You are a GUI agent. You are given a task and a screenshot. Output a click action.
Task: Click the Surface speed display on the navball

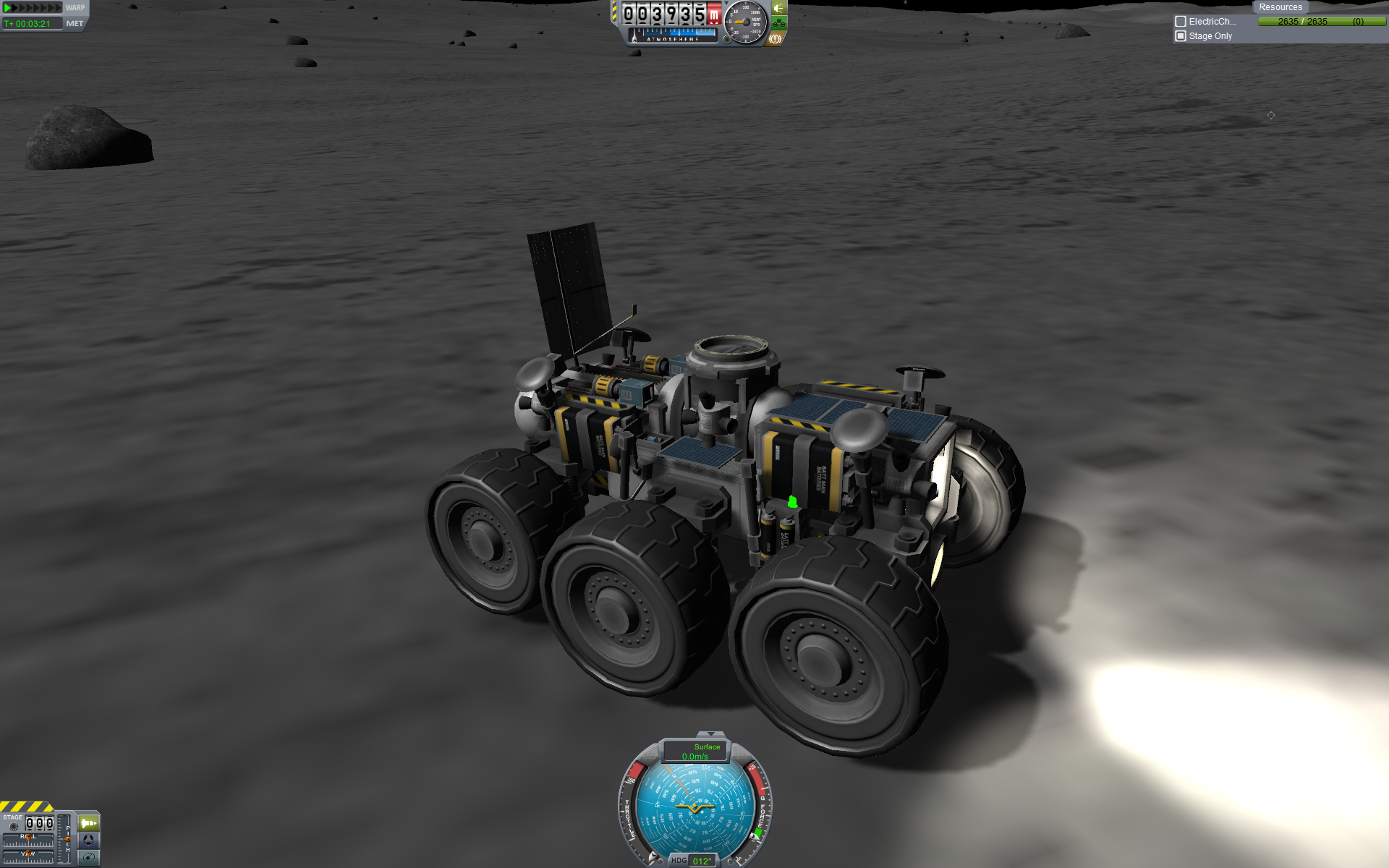point(695,752)
